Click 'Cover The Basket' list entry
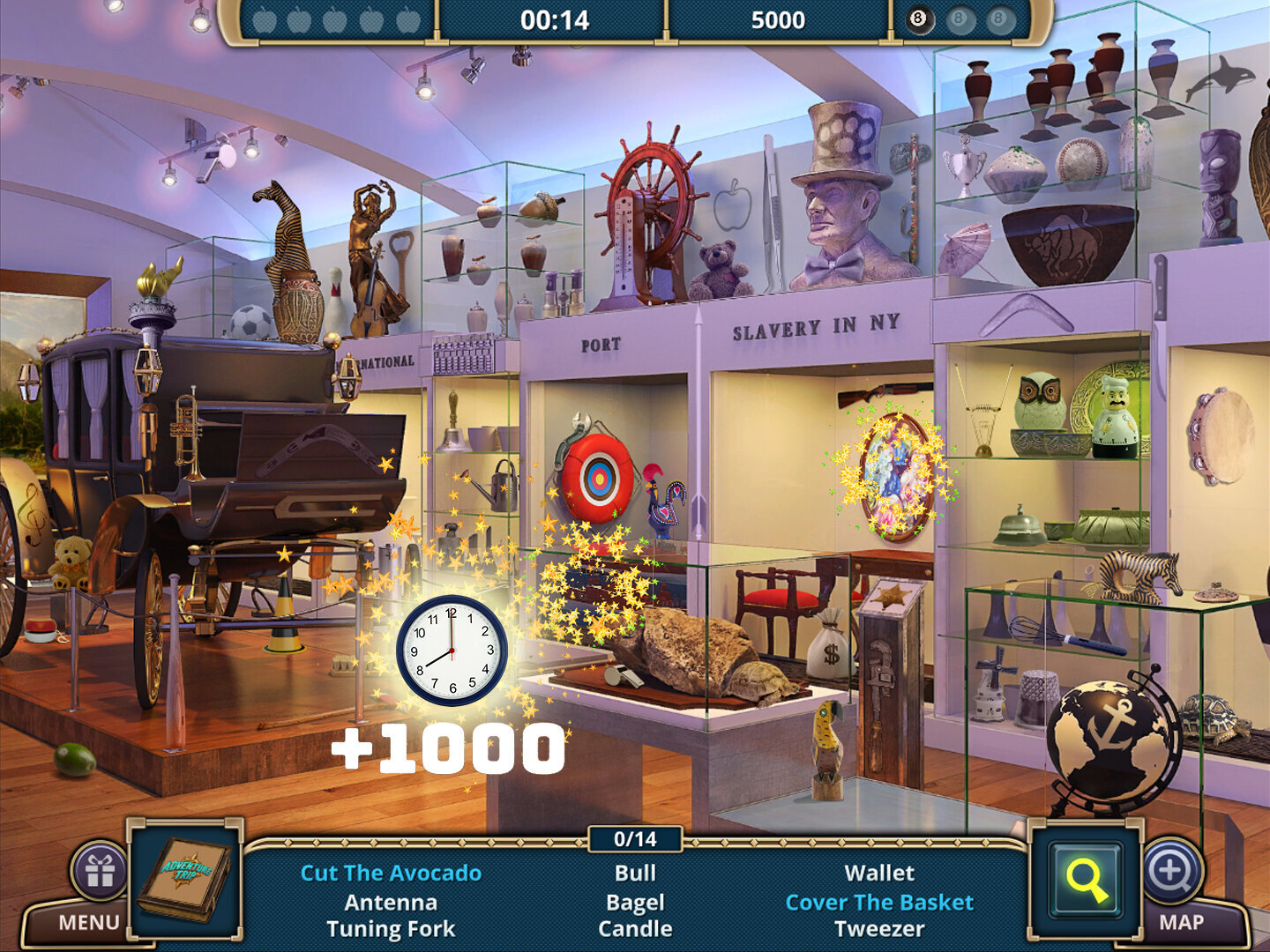The image size is (1270, 952). click(x=879, y=902)
